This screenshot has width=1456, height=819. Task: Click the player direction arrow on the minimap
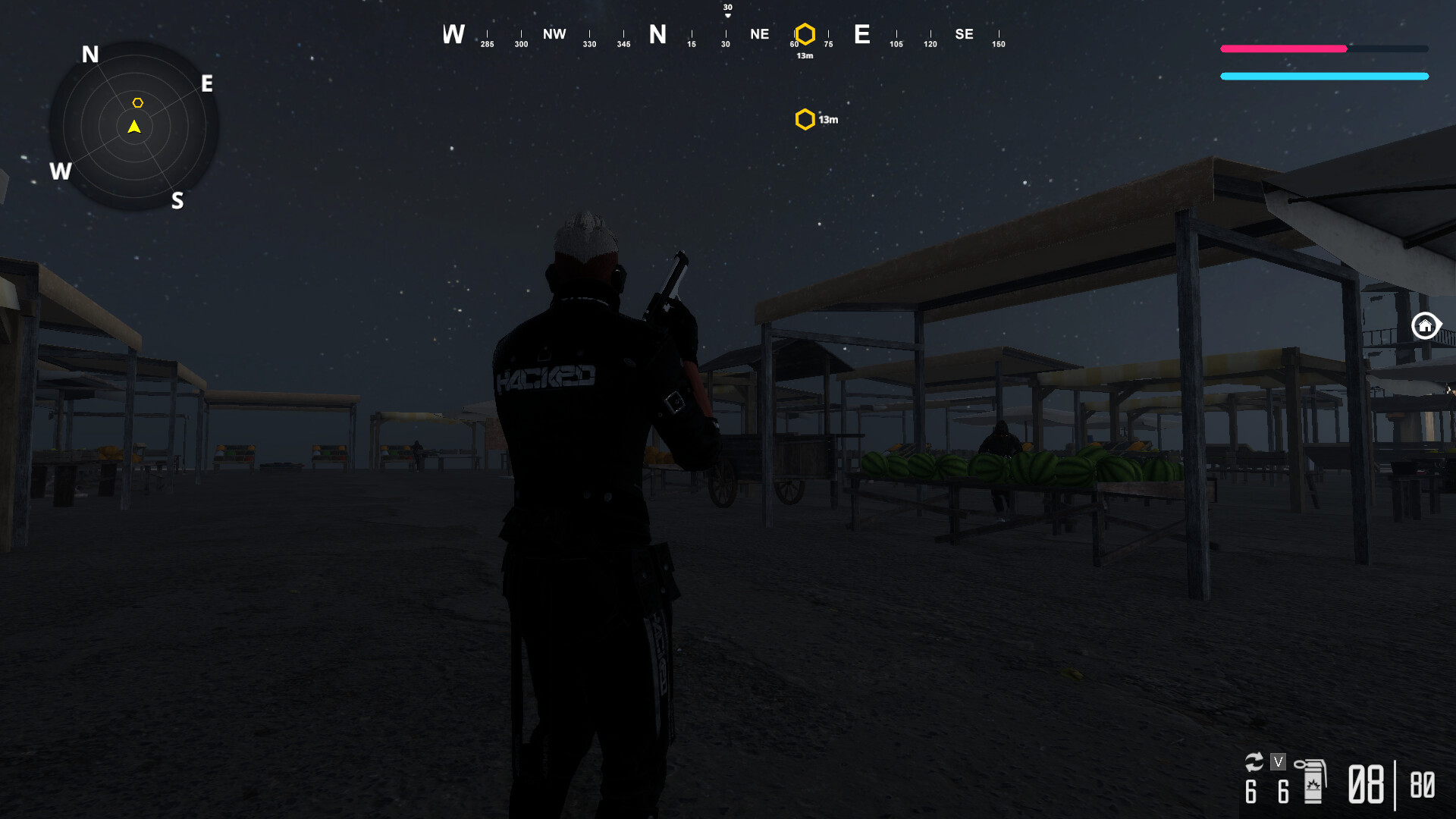pos(133,127)
